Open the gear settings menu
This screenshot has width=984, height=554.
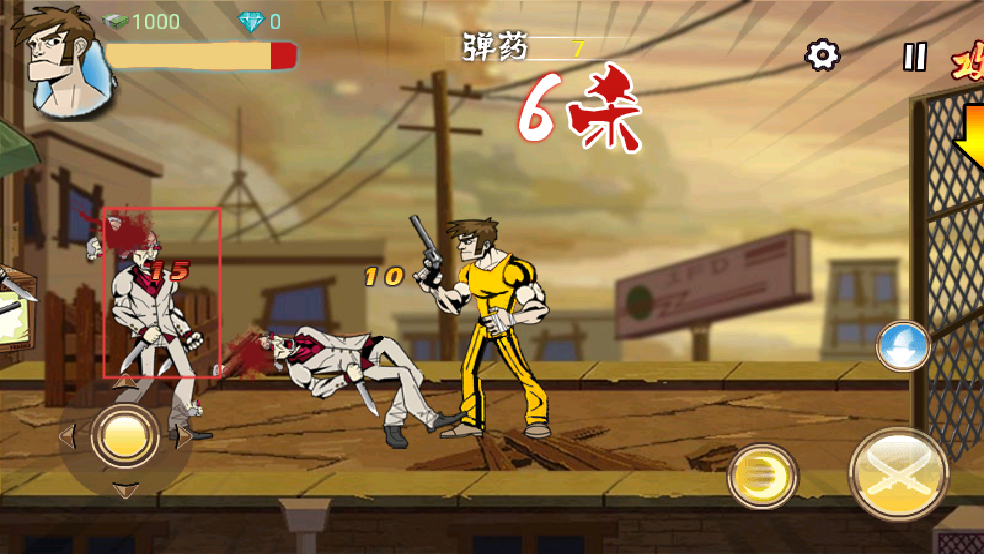click(822, 55)
